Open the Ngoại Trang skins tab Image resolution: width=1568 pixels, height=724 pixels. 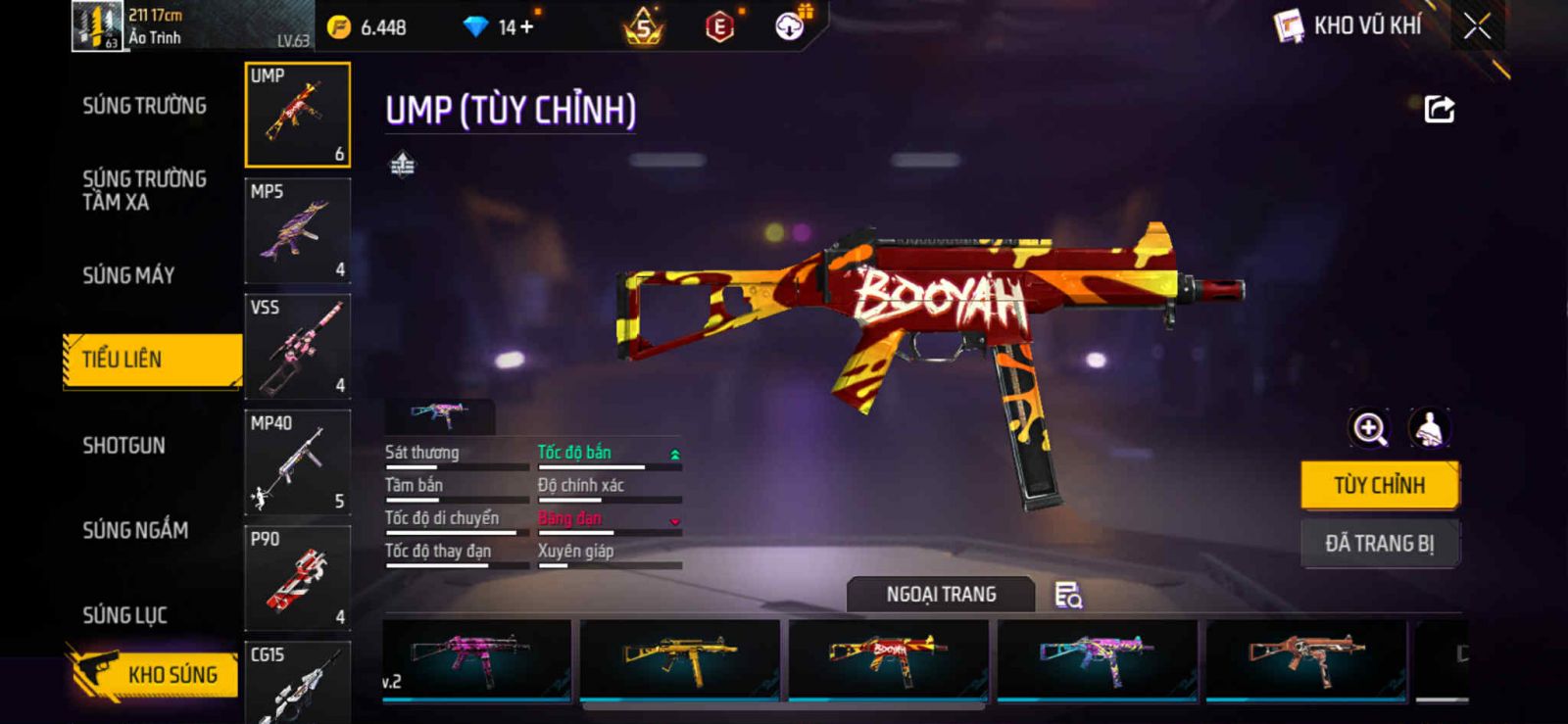point(941,595)
